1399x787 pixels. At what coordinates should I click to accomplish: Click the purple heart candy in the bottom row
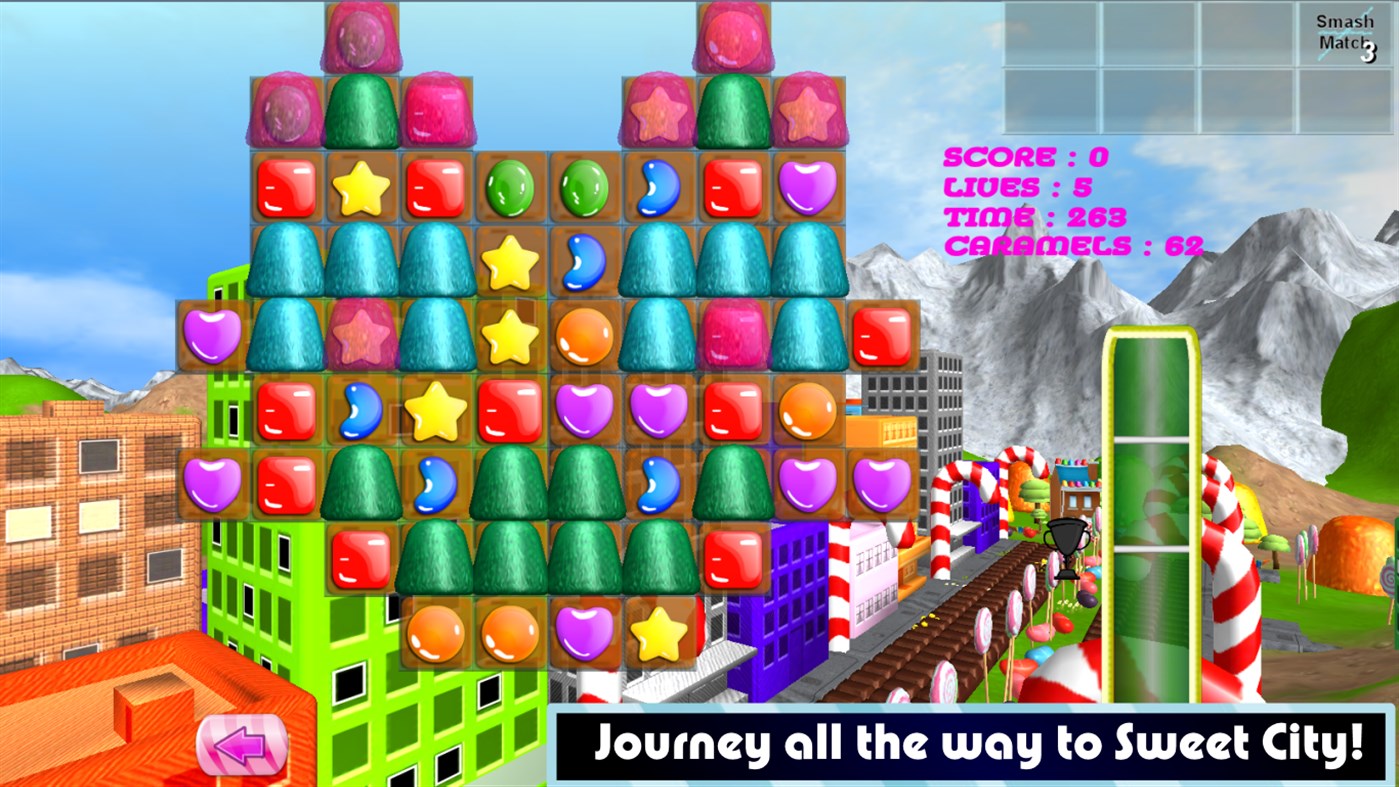coord(585,630)
